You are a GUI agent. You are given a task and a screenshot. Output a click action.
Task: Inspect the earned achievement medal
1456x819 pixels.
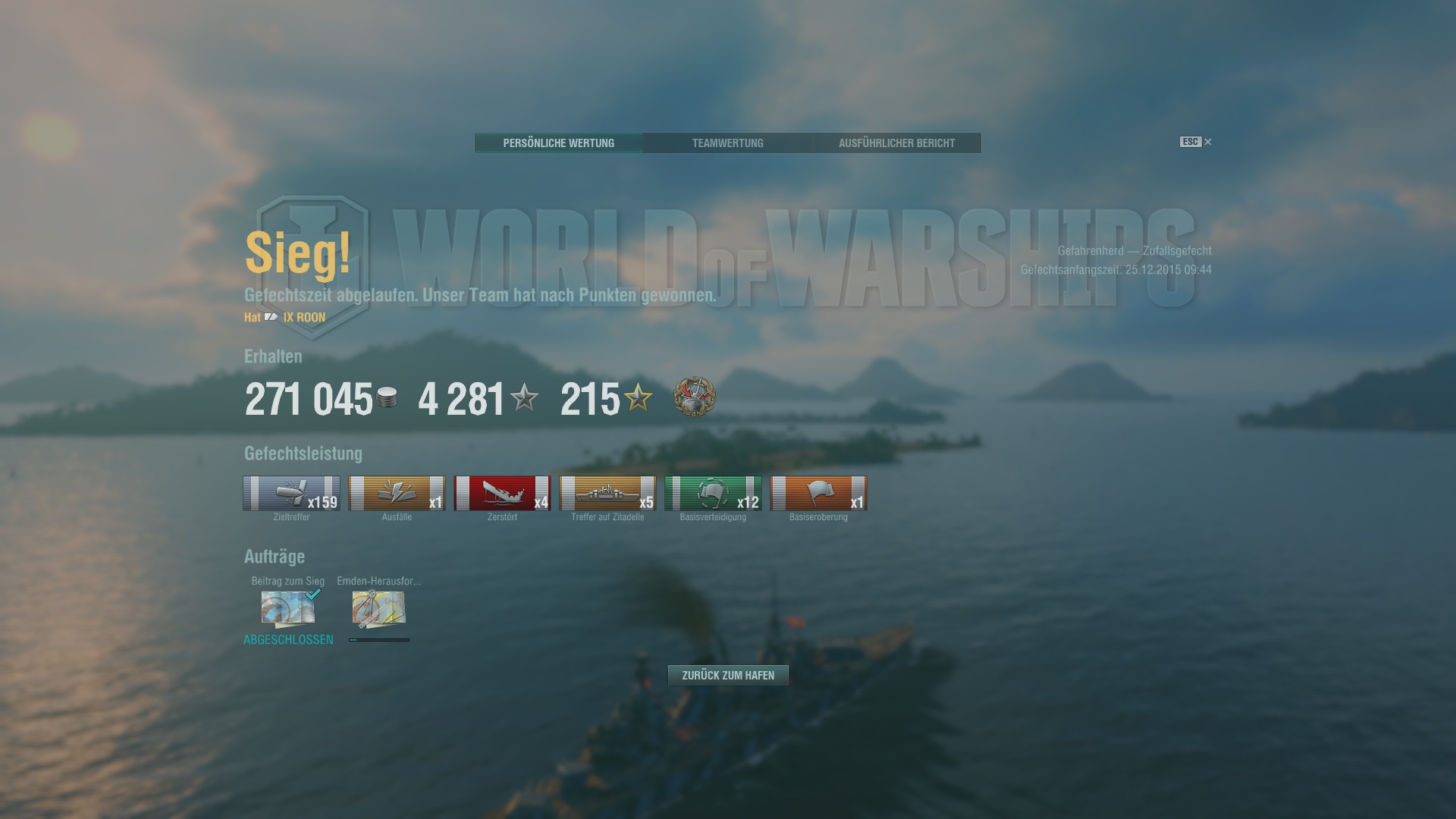point(694,397)
